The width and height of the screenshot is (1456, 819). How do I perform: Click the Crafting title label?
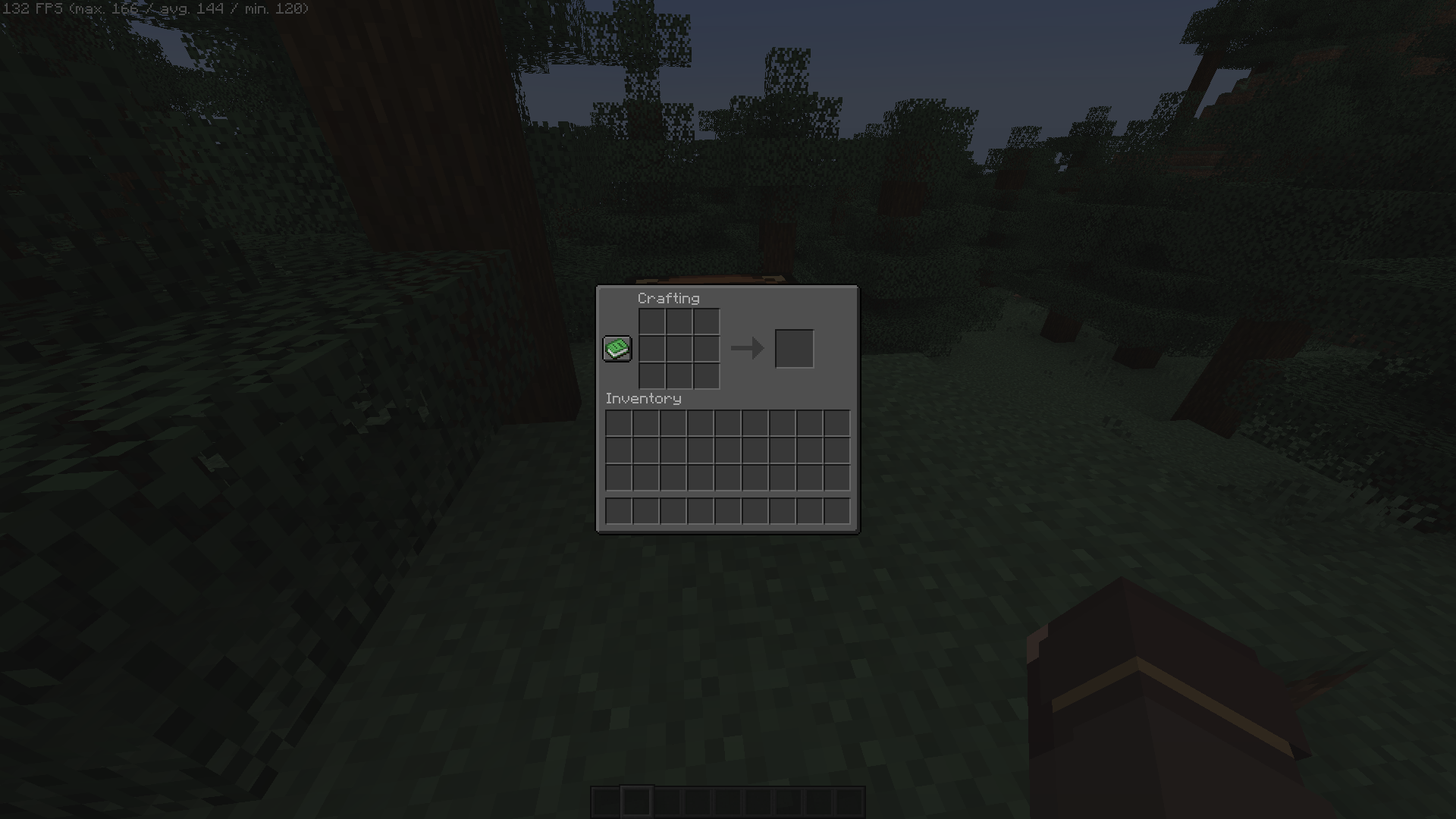coord(668,299)
